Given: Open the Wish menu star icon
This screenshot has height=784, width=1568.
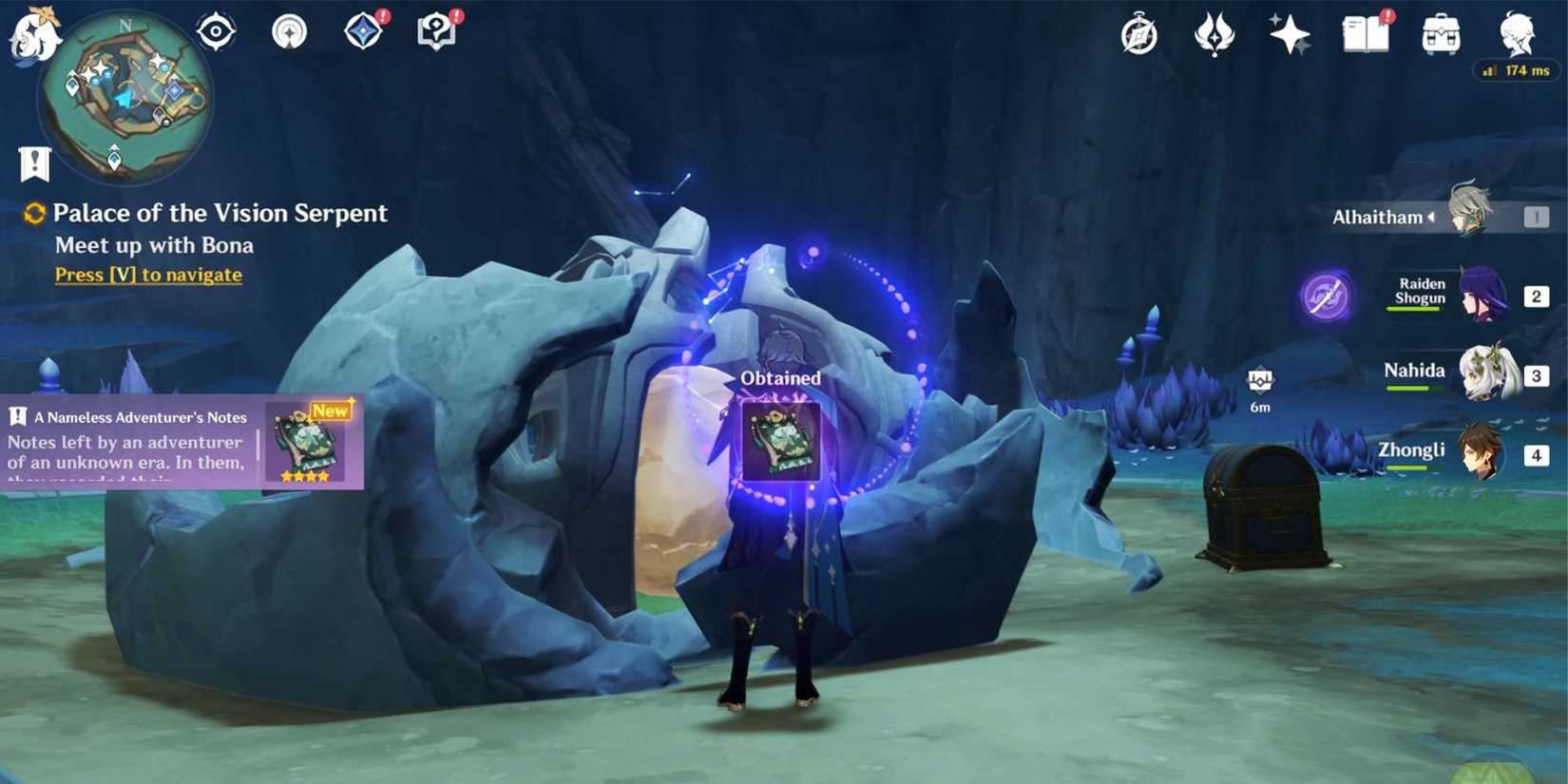Looking at the screenshot, I should pyautogui.click(x=1290, y=33).
